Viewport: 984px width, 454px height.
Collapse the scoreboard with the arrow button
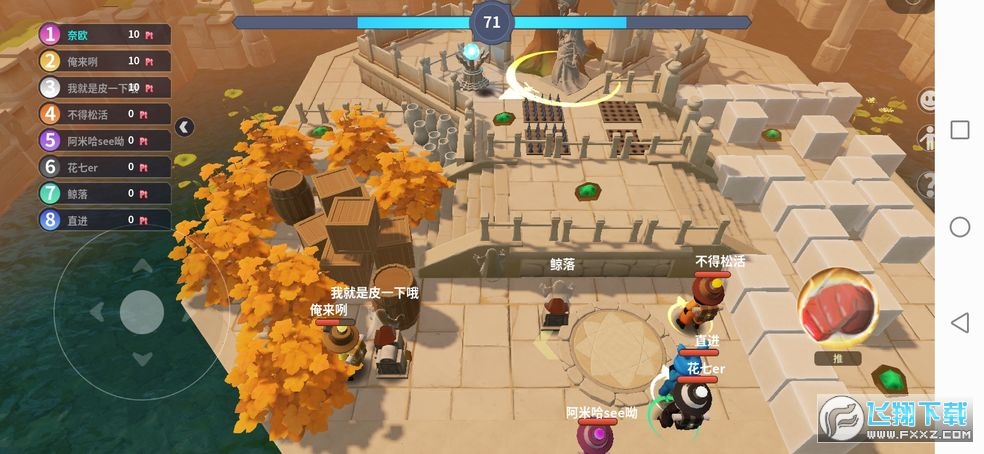click(184, 126)
